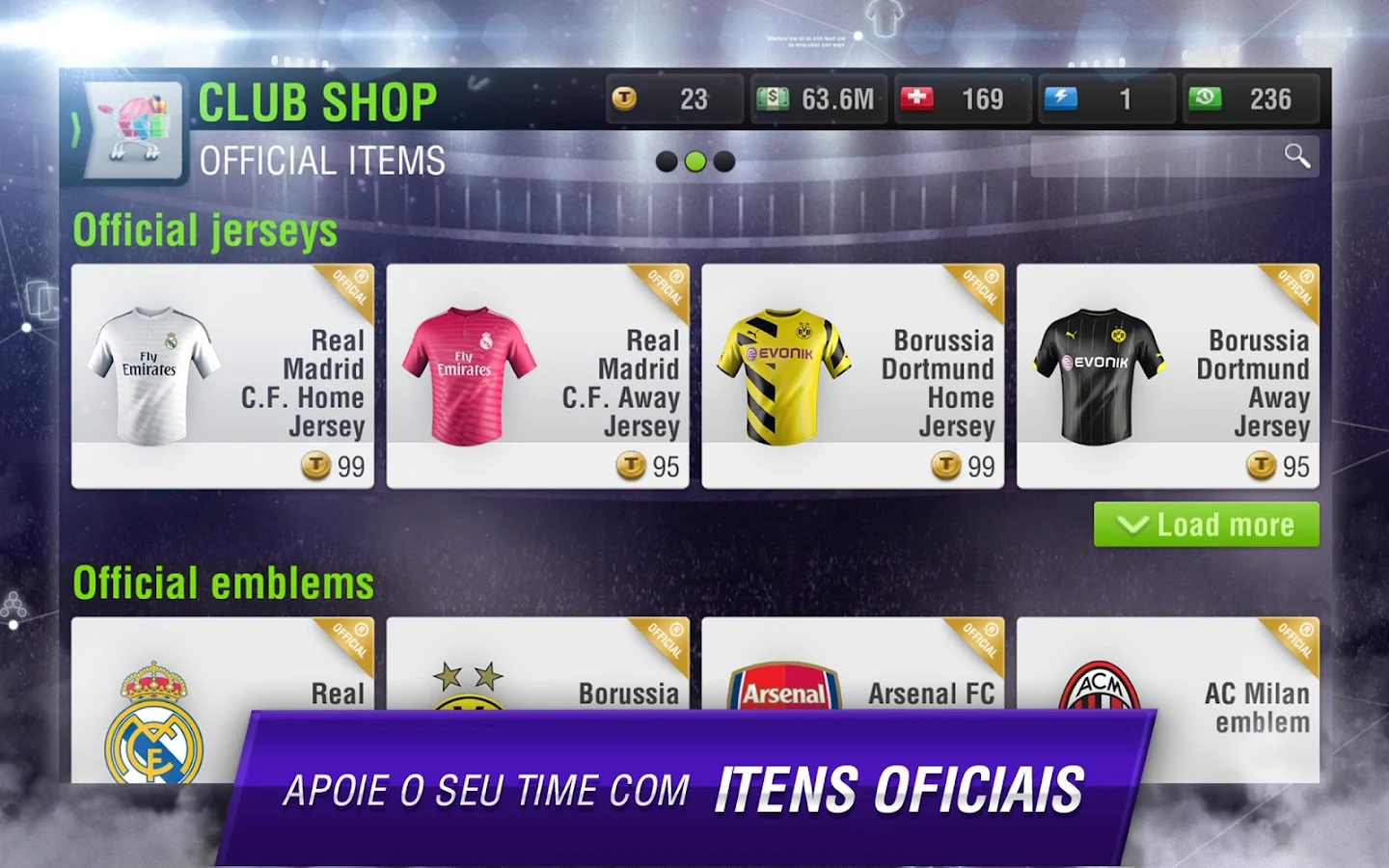
Task: Open the green rests counter showing 236
Action: coord(1251,97)
